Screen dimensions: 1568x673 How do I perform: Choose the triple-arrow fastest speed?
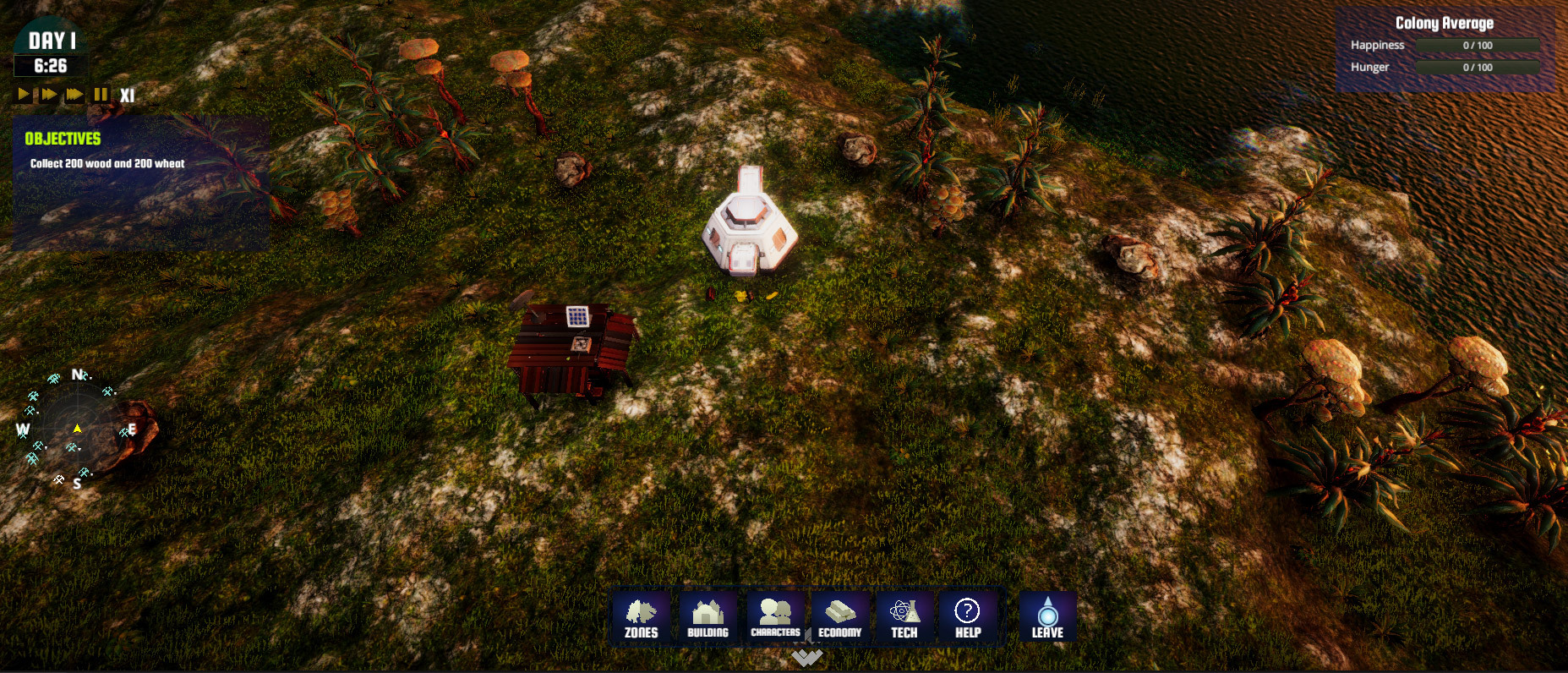pyautogui.click(x=75, y=95)
